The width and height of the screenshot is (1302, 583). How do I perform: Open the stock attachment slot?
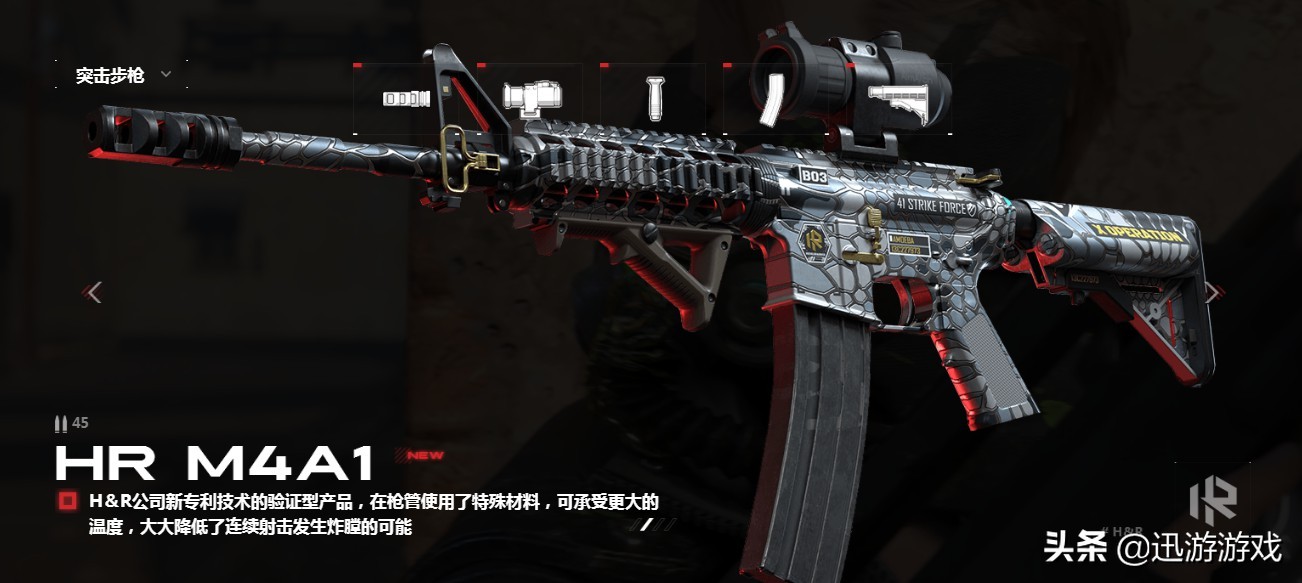coord(897,99)
